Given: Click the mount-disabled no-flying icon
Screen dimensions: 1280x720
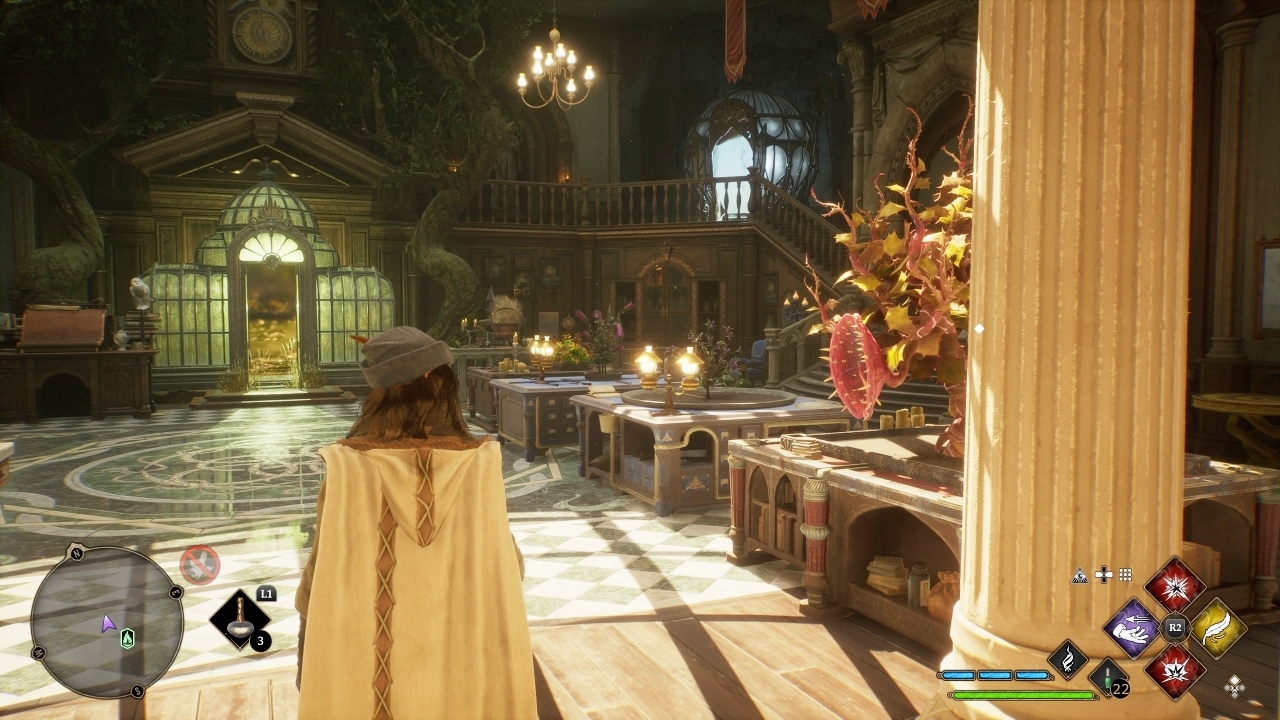Looking at the screenshot, I should tap(199, 565).
